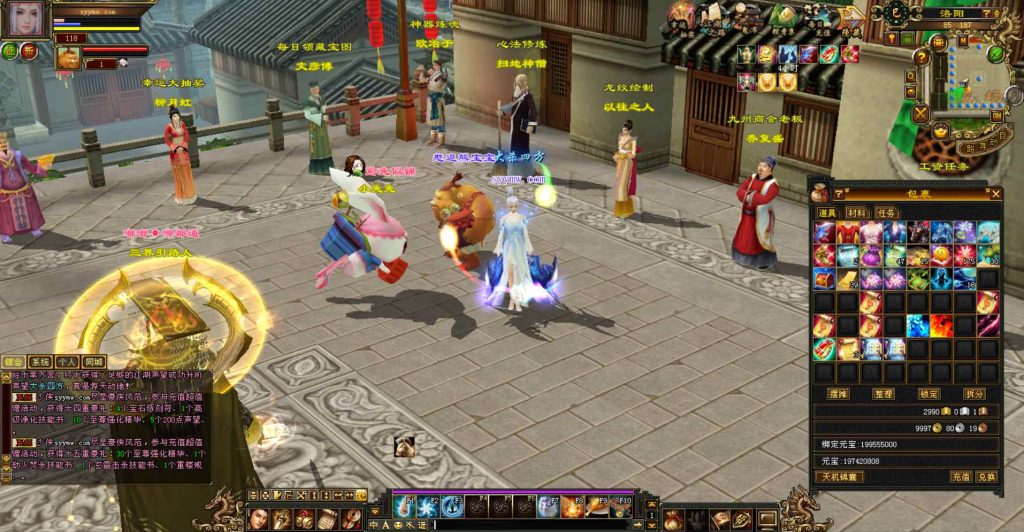Switch chat to the 同城 tab

(93, 362)
